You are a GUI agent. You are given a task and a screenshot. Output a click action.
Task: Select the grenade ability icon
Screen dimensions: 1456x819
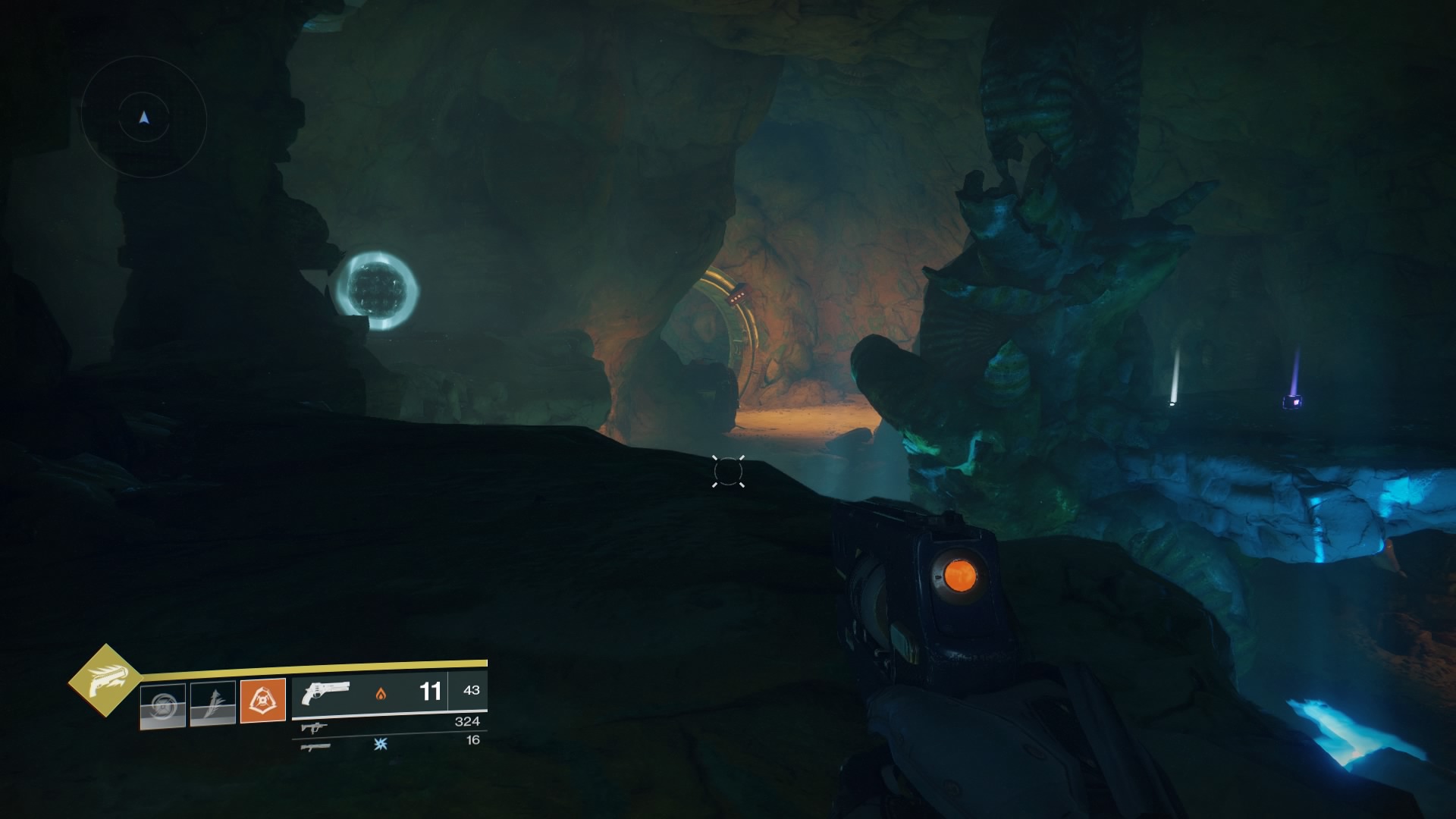point(163,706)
